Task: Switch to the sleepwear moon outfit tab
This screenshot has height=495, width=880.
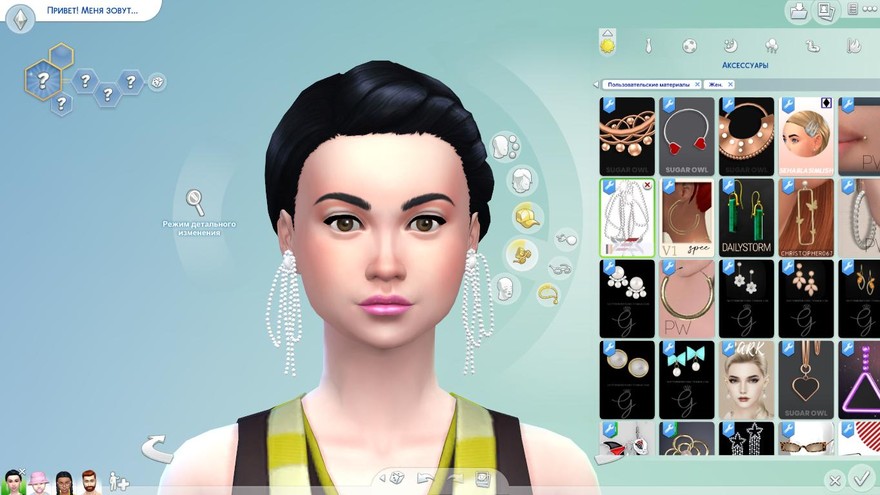Action: tap(730, 45)
